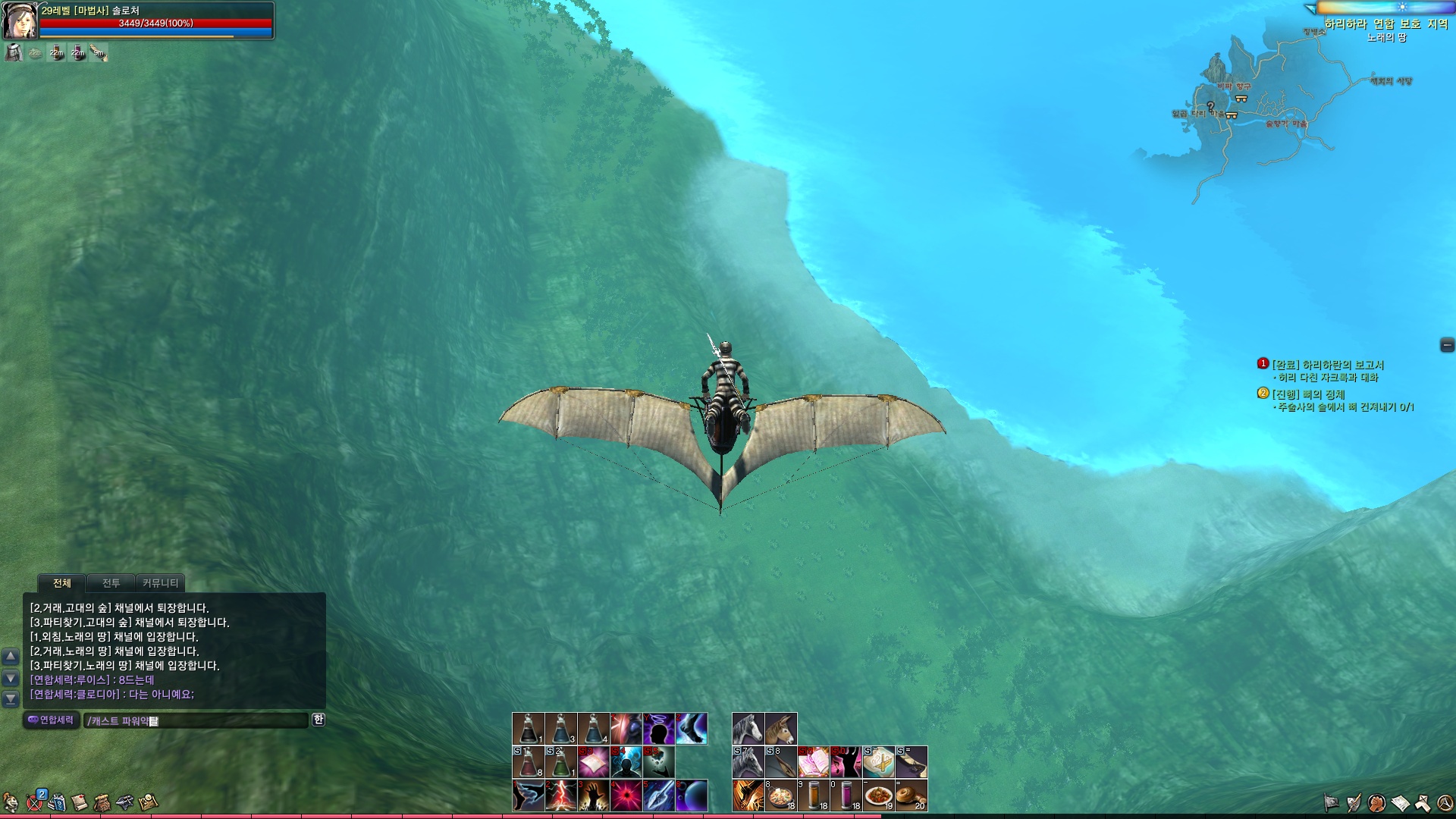This screenshot has width=1456, height=819.
Task: Toggle the 한 input language button
Action: coord(318,719)
